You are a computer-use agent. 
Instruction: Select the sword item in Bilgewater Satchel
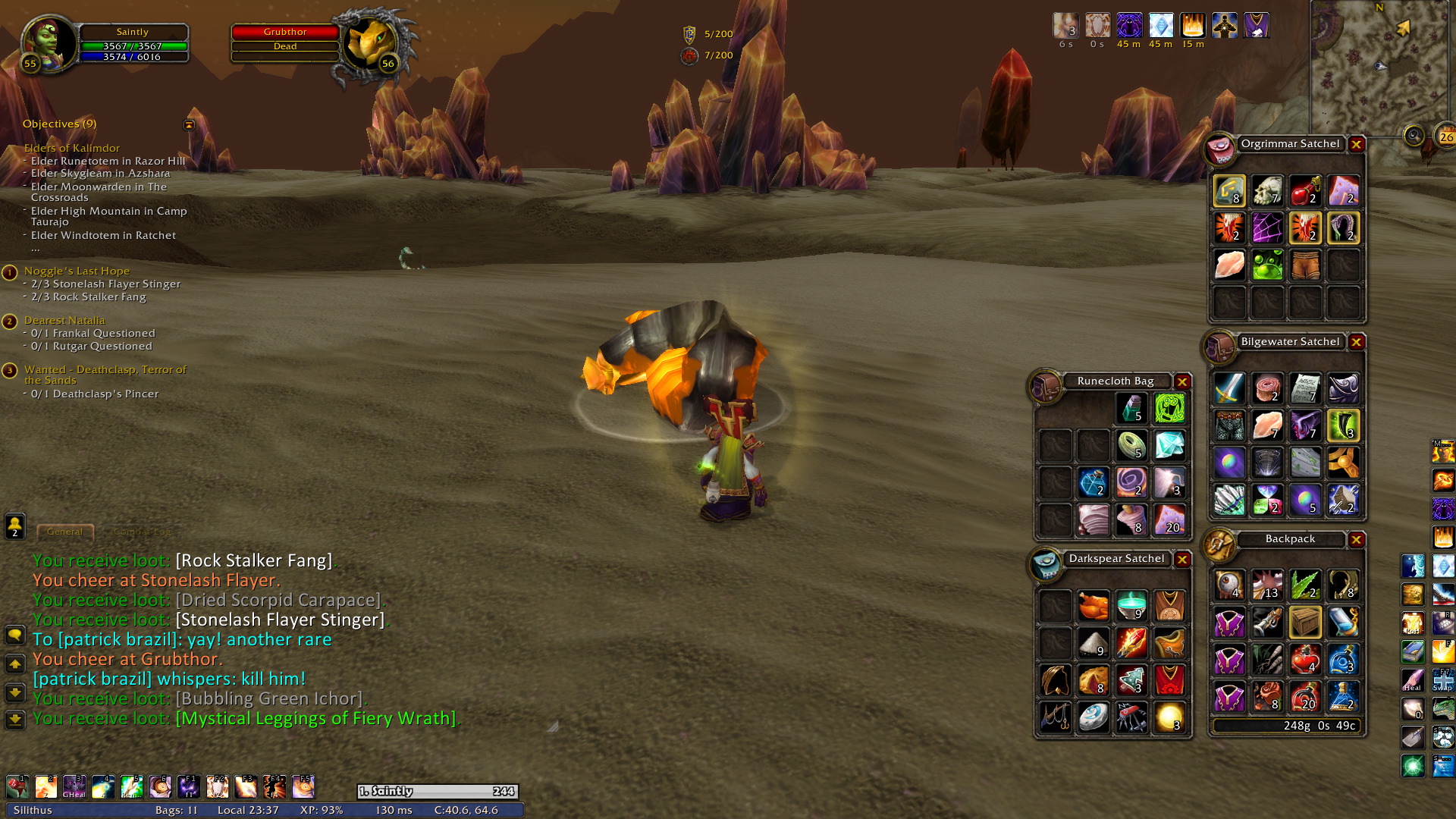click(1229, 388)
